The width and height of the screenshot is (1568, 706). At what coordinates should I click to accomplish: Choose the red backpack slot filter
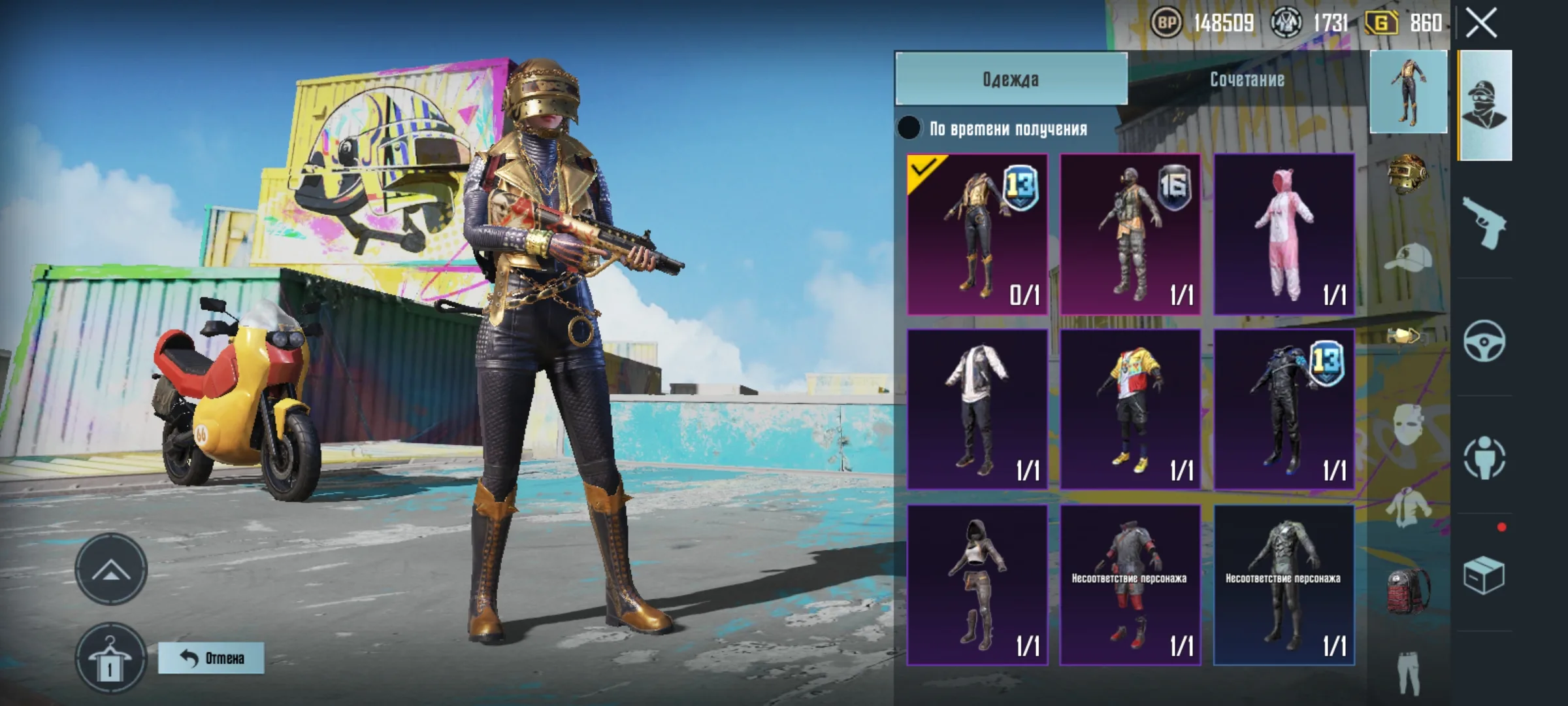coord(1407,590)
